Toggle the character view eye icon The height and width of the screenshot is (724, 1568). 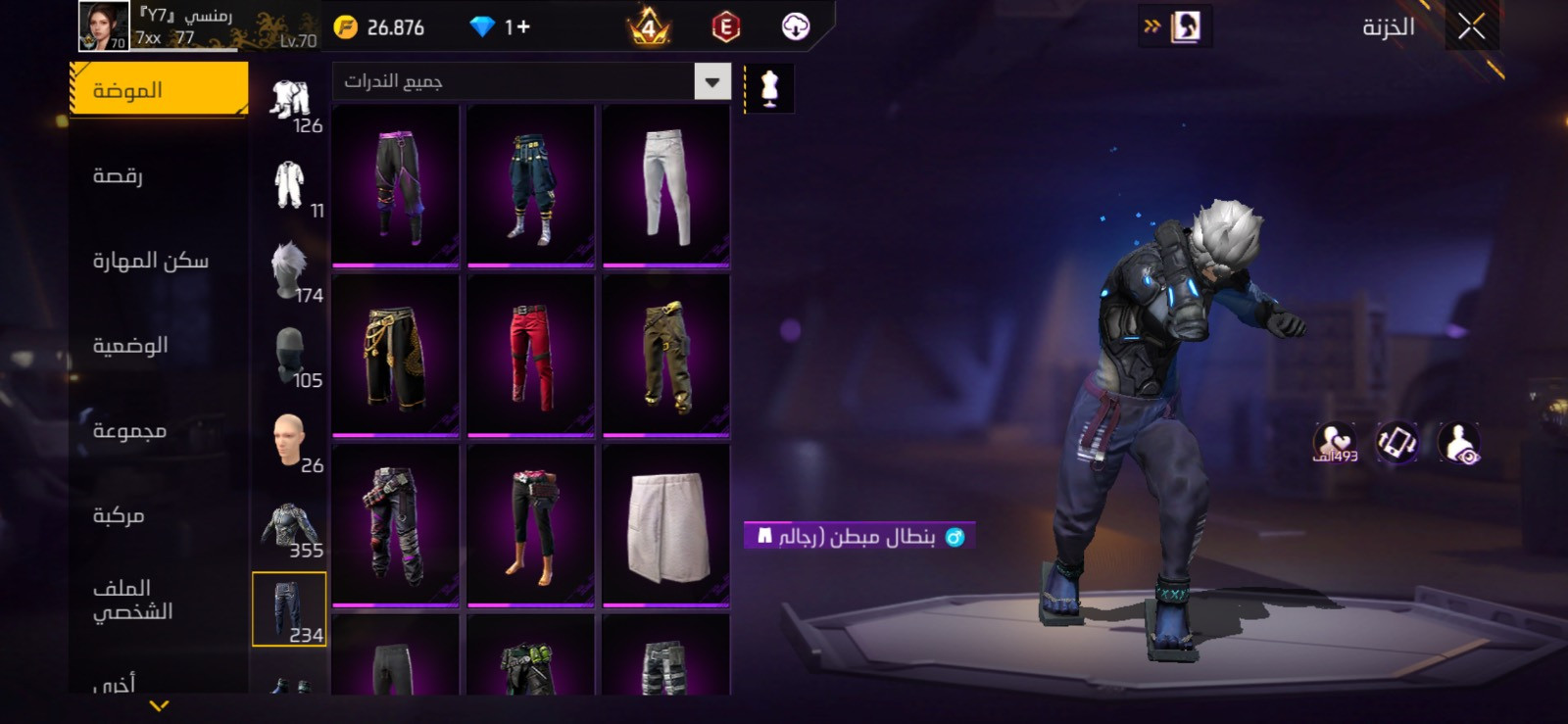(1460, 444)
